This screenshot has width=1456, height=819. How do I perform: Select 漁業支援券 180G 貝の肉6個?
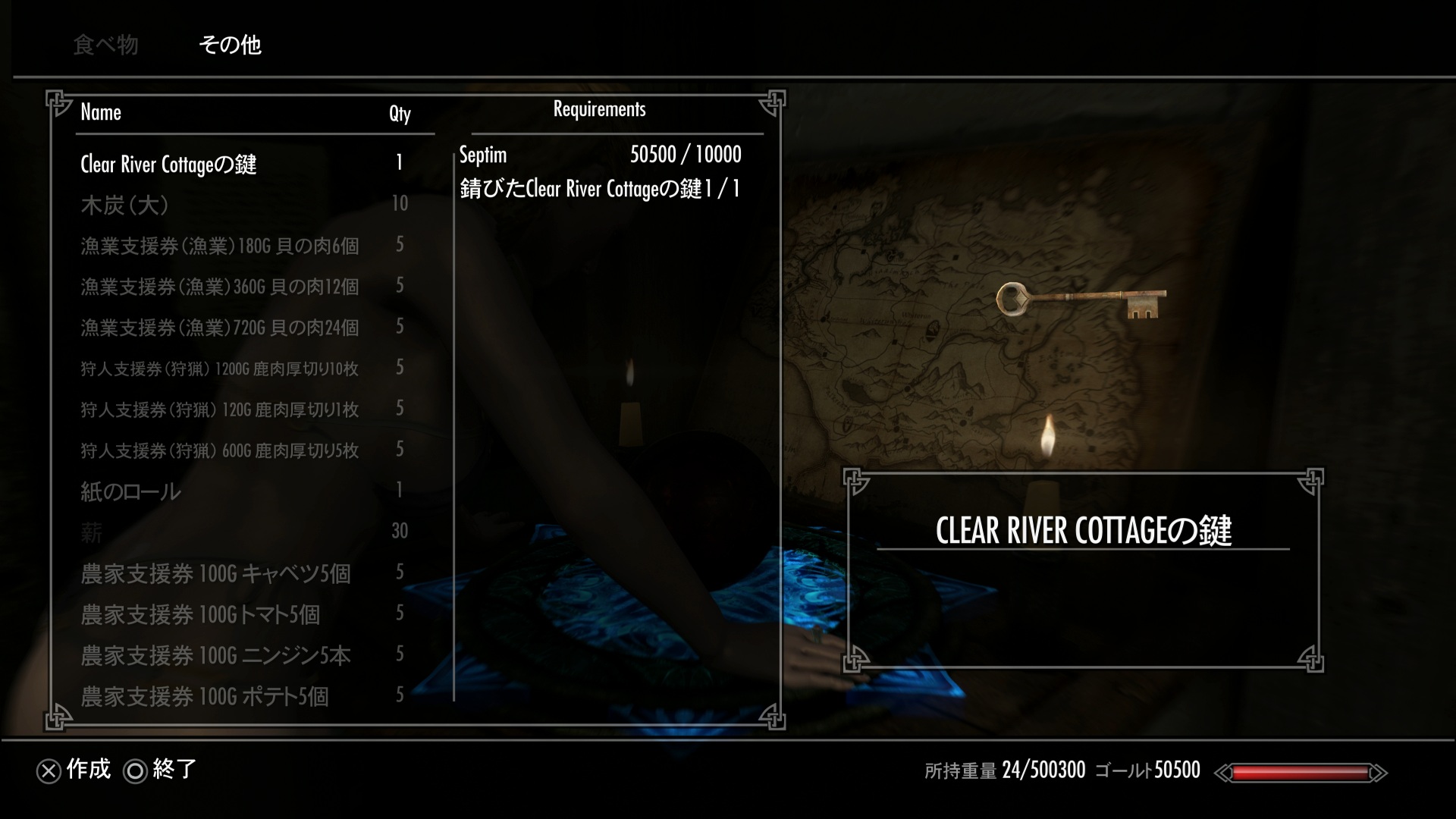pyautogui.click(x=219, y=246)
